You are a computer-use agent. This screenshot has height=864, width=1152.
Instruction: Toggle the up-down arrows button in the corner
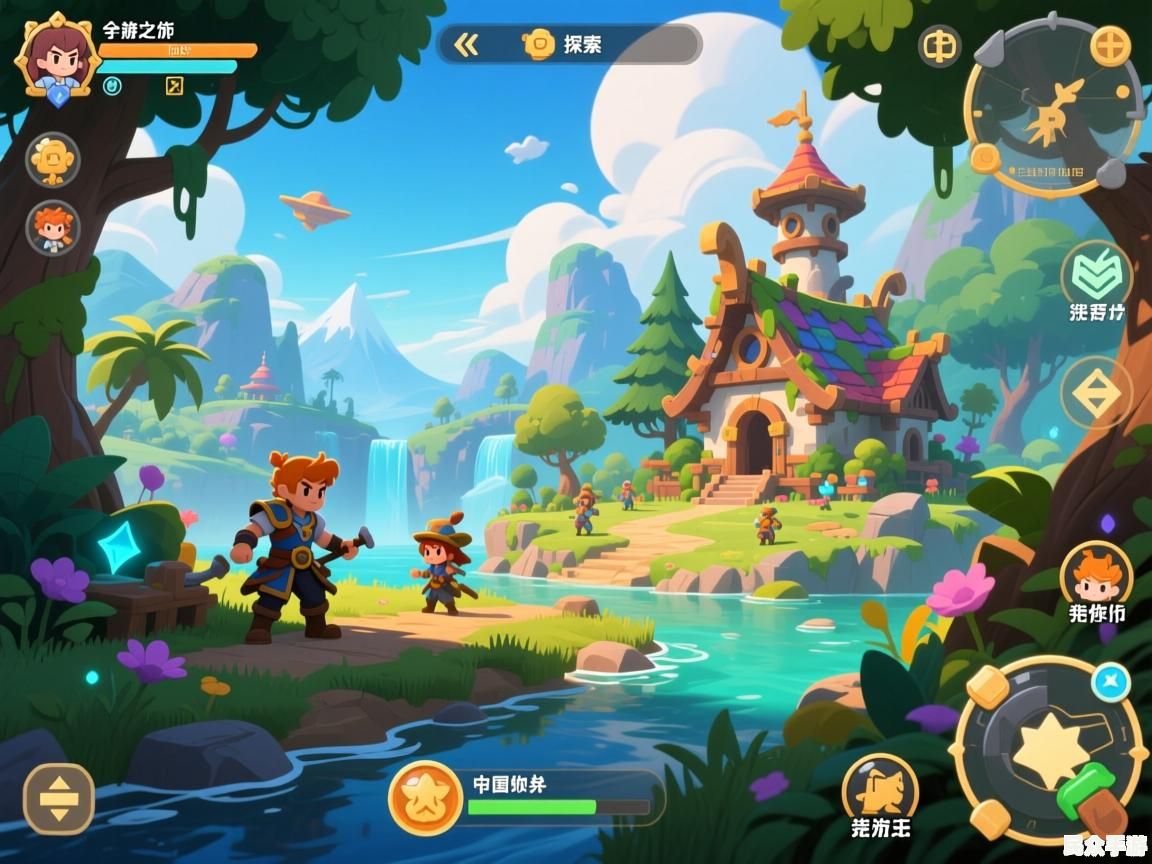59,799
